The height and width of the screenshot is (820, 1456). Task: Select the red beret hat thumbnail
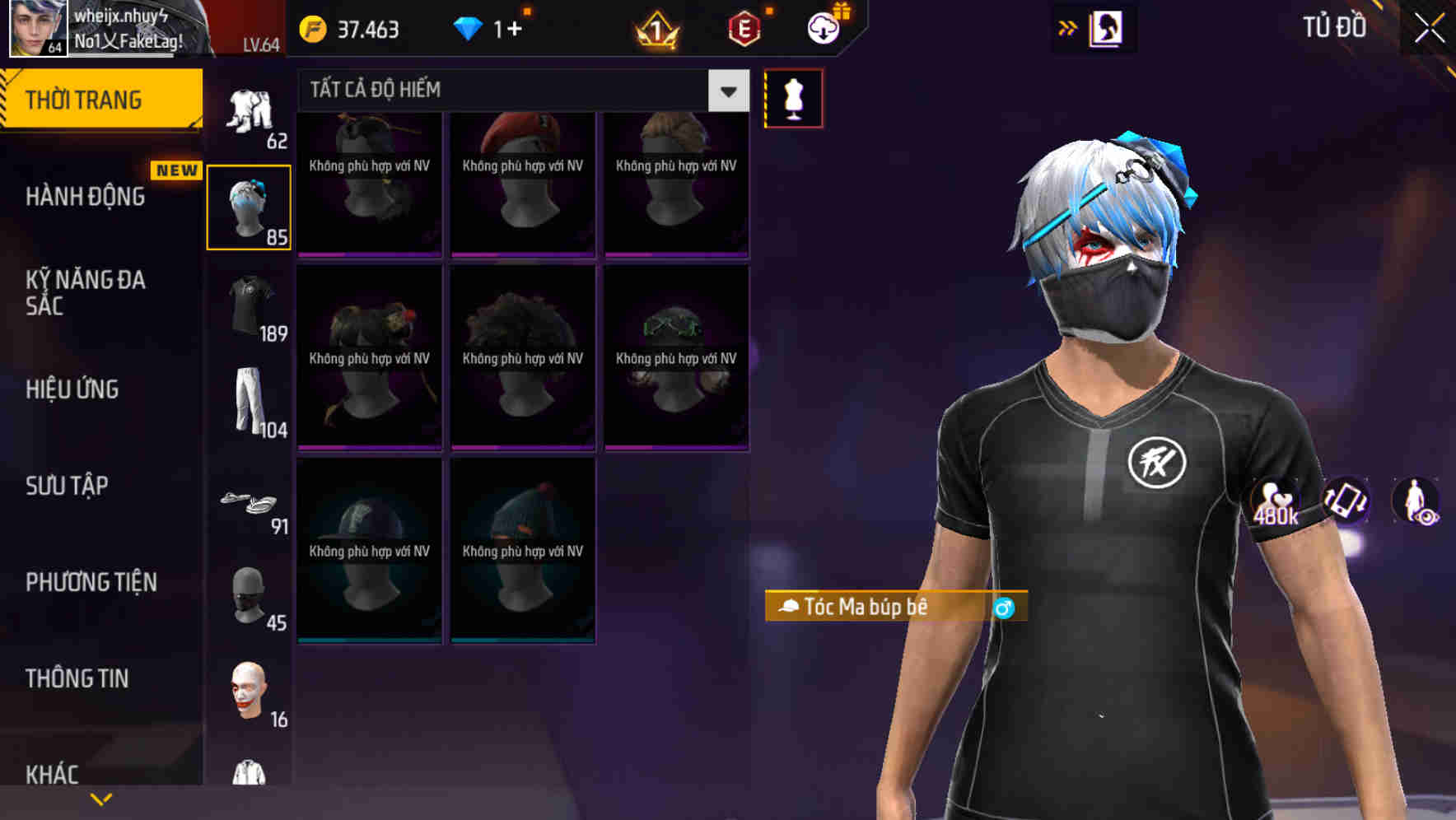521,181
